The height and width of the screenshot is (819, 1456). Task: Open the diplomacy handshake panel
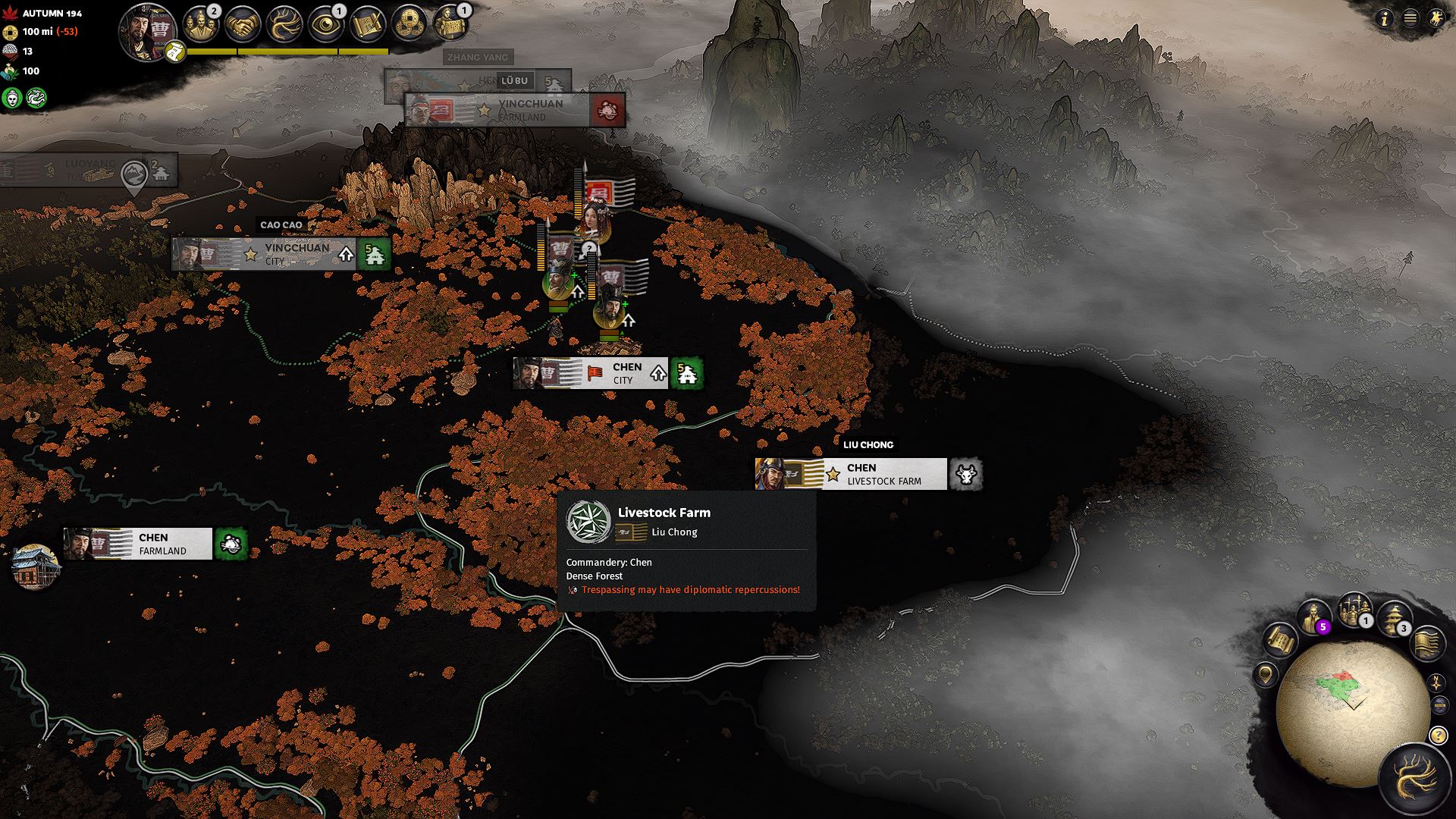coord(243,24)
